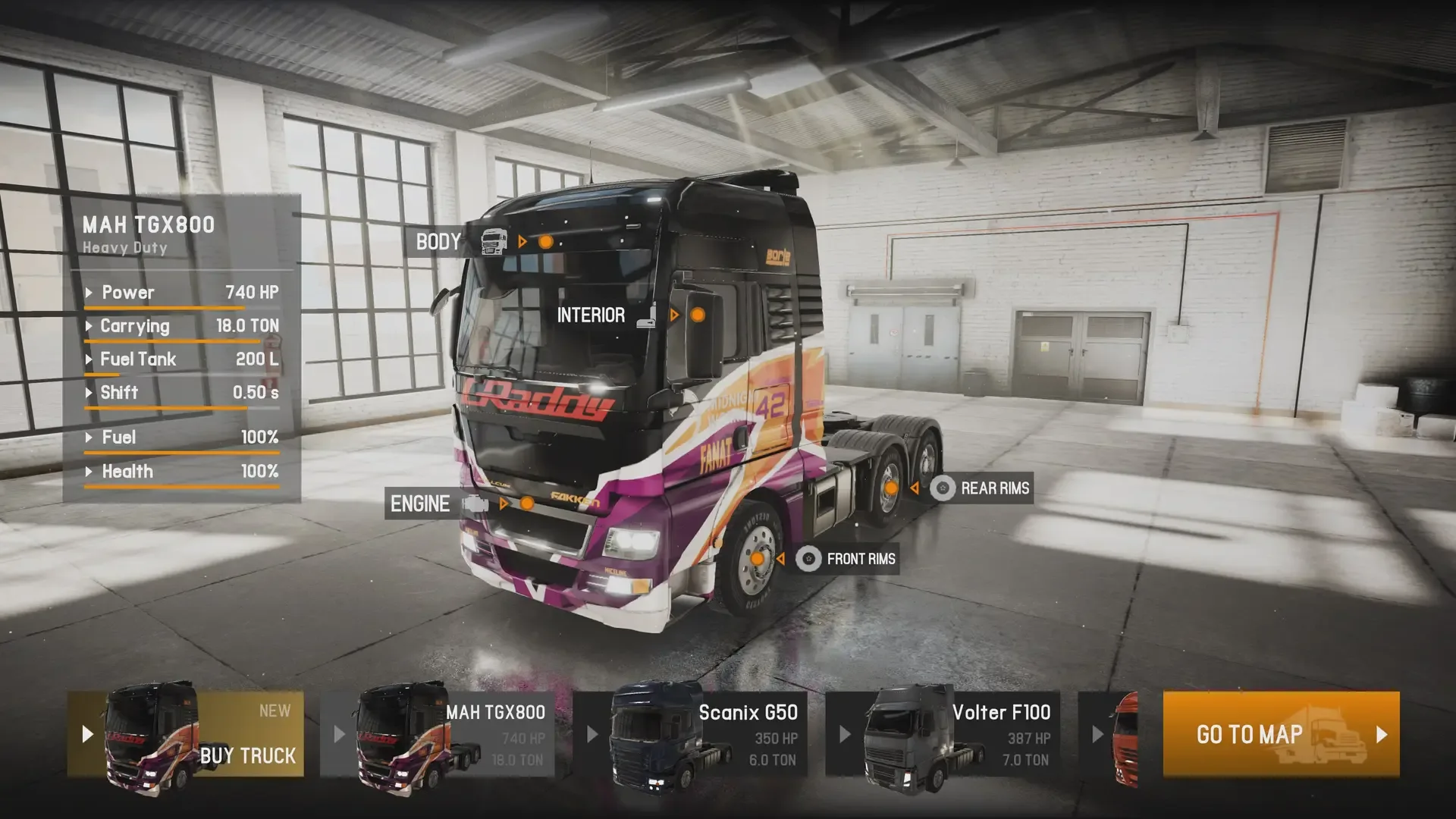Expand the Fuel percentage row

click(x=182, y=438)
